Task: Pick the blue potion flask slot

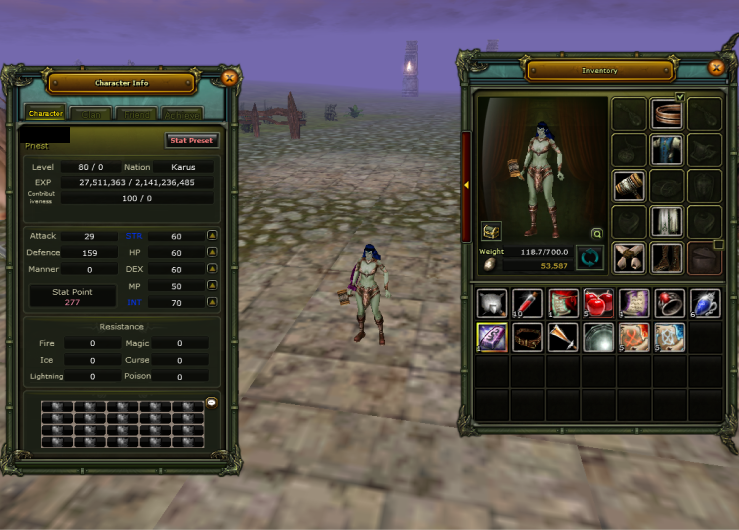Action: [x=704, y=303]
